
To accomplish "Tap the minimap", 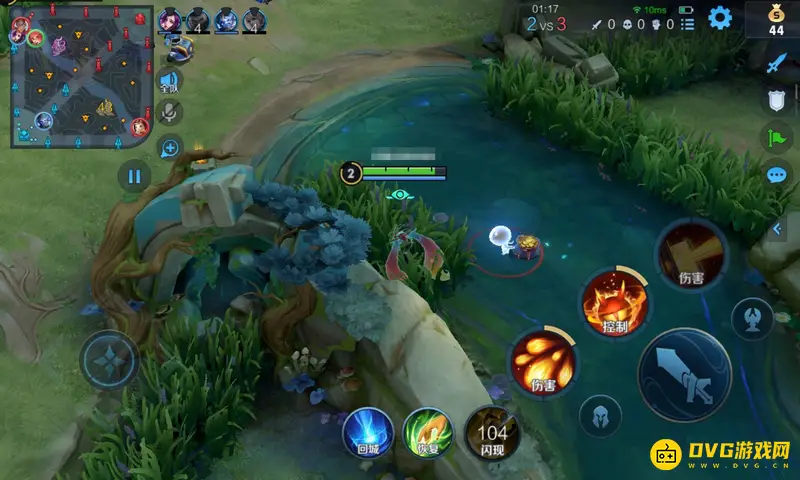I will (x=80, y=76).
